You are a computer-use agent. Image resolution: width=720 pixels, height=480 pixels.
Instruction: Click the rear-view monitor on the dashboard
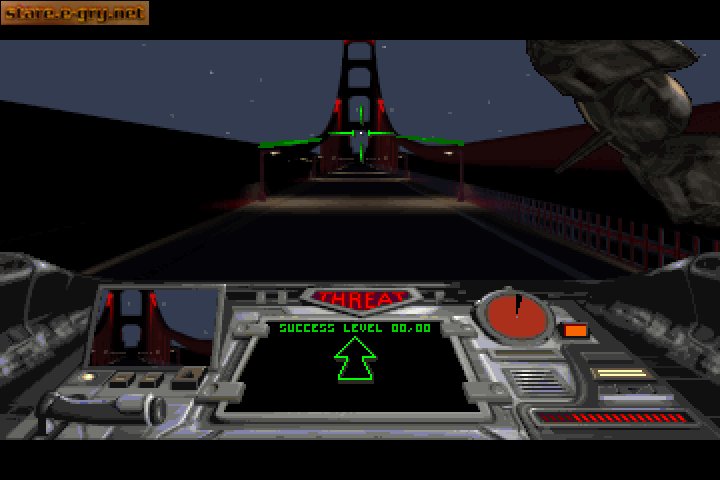pyautogui.click(x=157, y=326)
